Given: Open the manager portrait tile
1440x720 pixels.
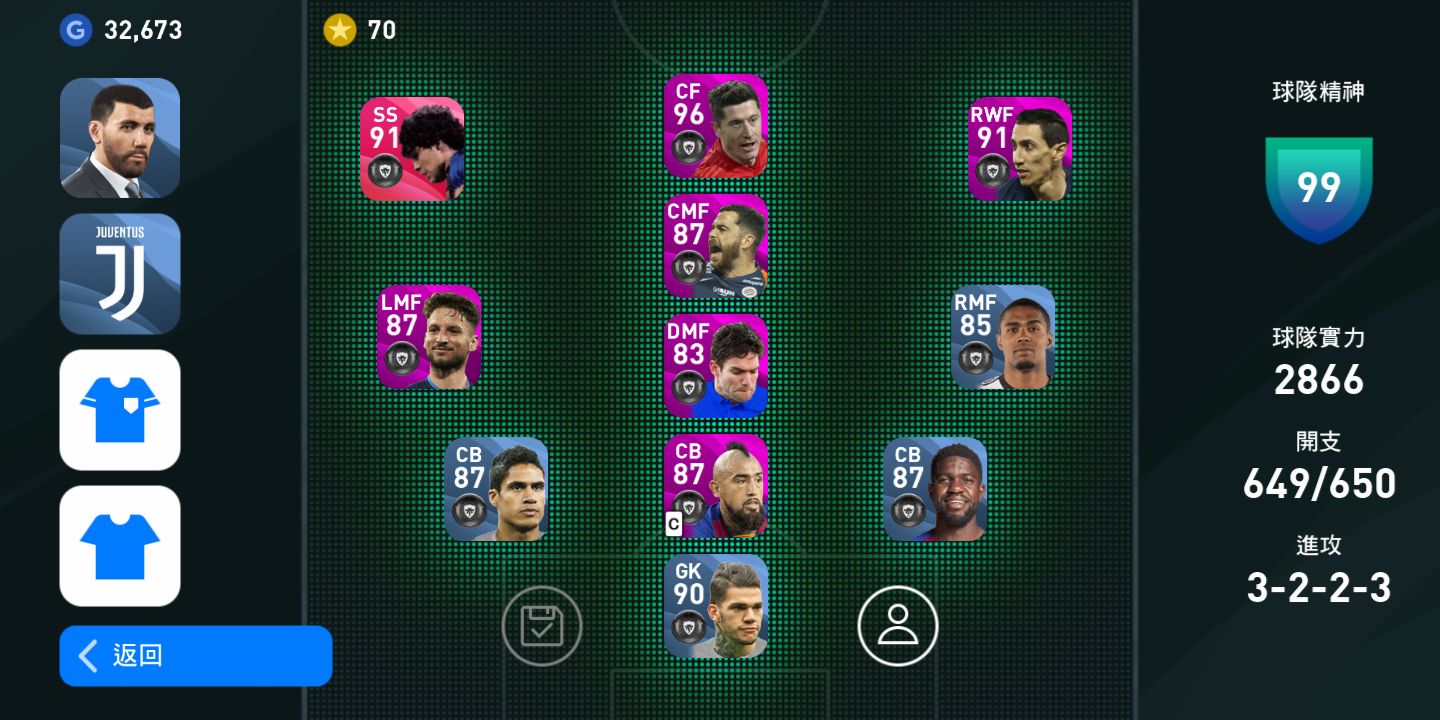Looking at the screenshot, I should tap(120, 138).
